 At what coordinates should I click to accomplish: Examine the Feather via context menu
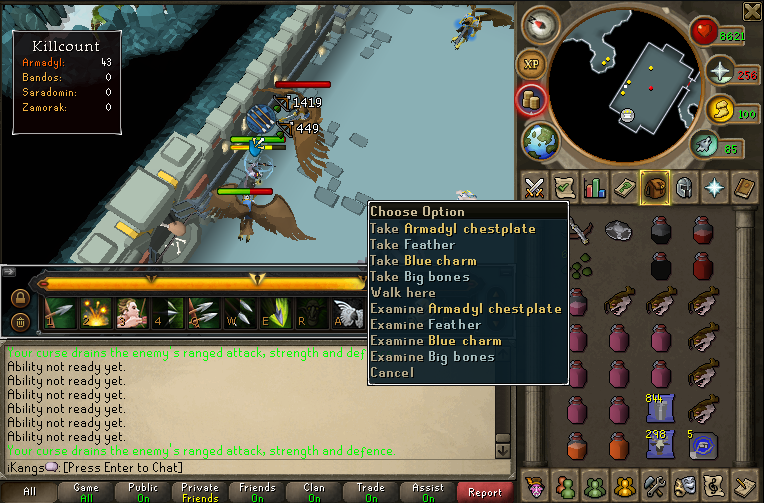point(426,325)
